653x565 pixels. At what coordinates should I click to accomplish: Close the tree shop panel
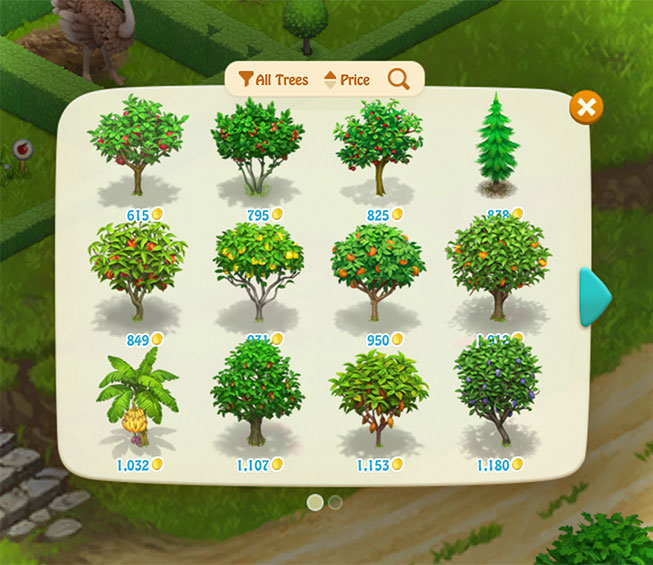tap(586, 107)
